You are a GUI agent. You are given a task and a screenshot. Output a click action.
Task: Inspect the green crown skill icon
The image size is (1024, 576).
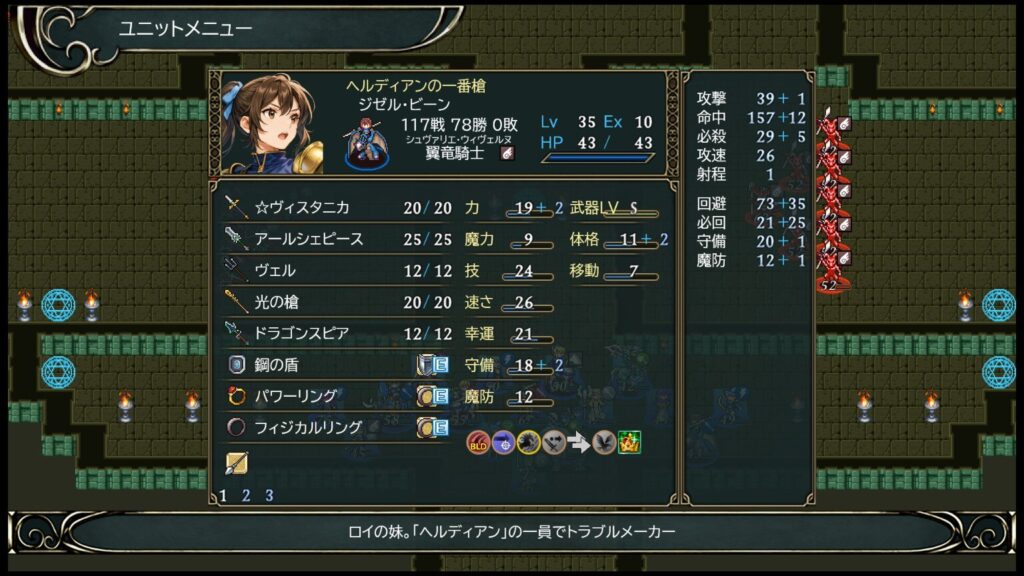[x=629, y=442]
